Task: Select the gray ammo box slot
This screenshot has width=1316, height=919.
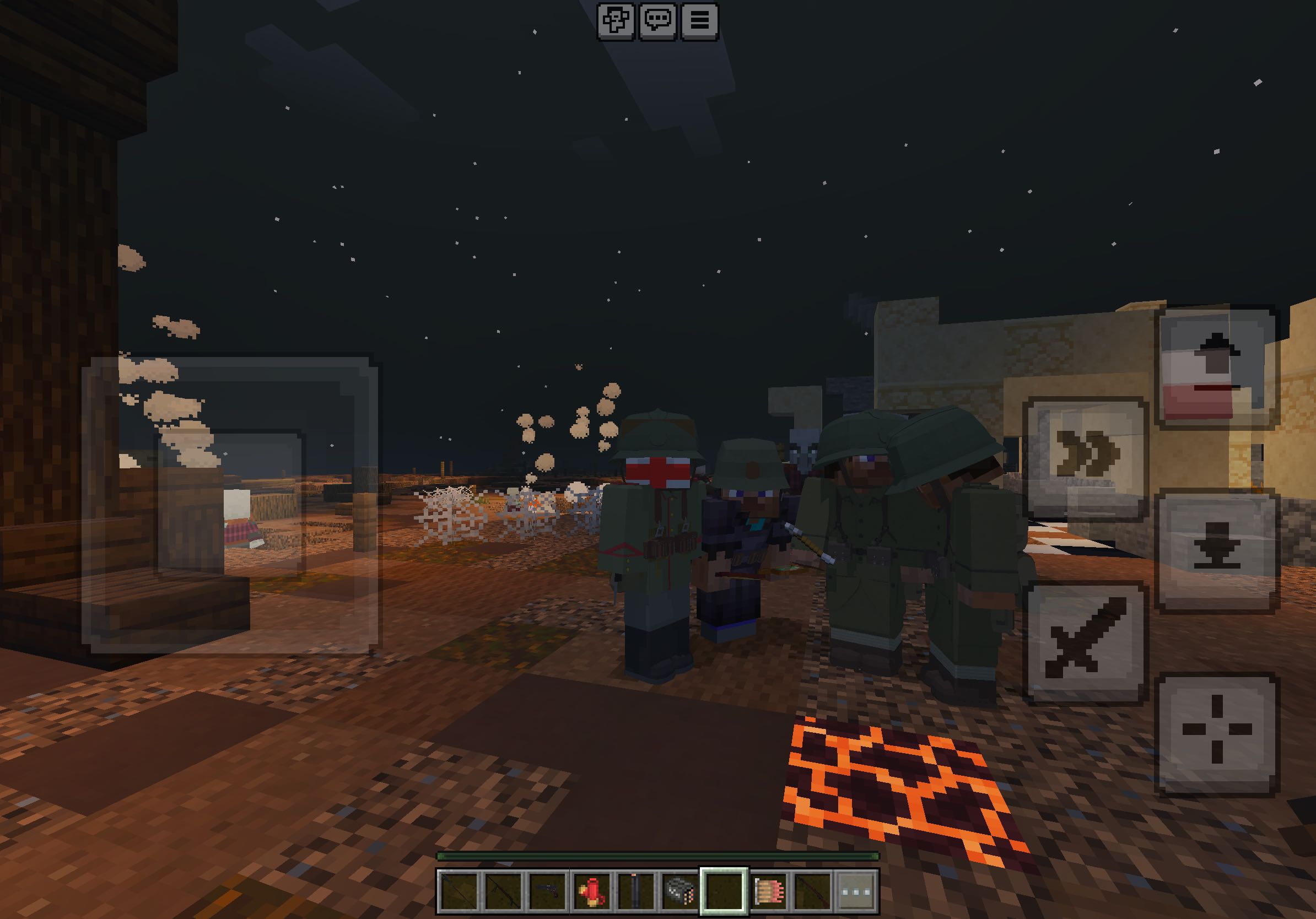Action: (680, 891)
